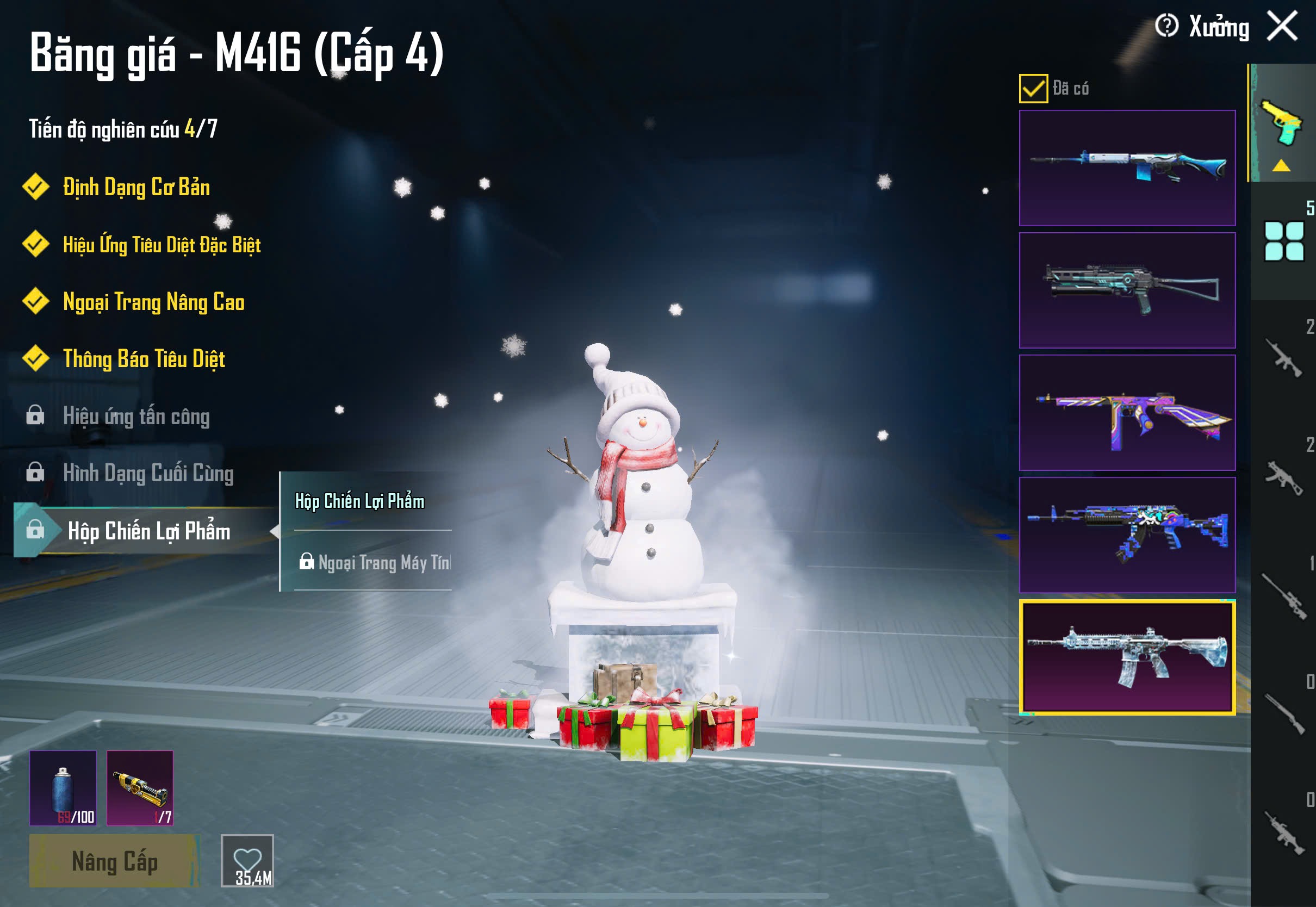The width and height of the screenshot is (1316, 907).
Task: Preview the locked "Hiệu ứng tấn công" stage
Action: [x=136, y=417]
